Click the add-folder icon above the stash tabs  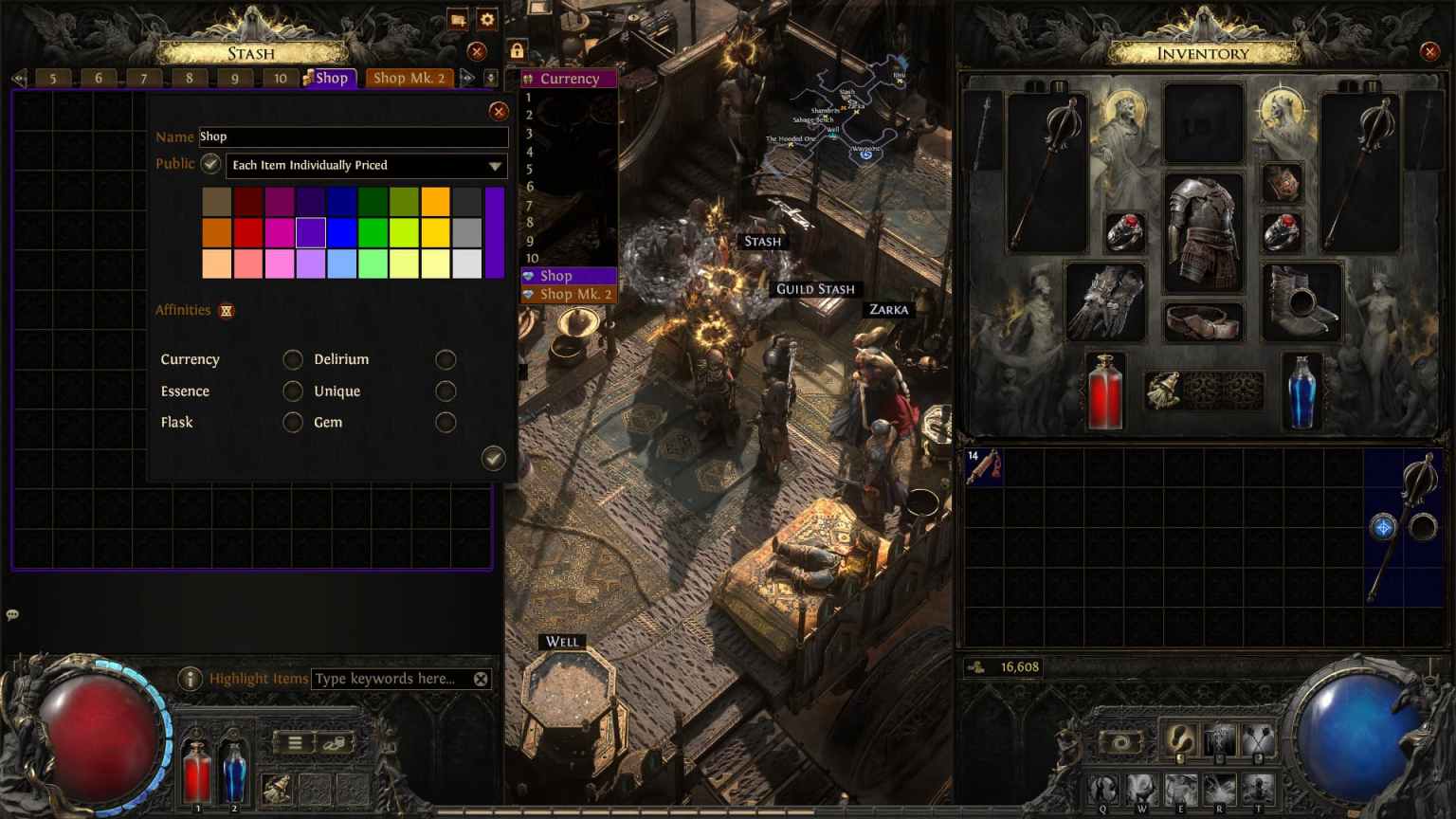pyautogui.click(x=457, y=19)
